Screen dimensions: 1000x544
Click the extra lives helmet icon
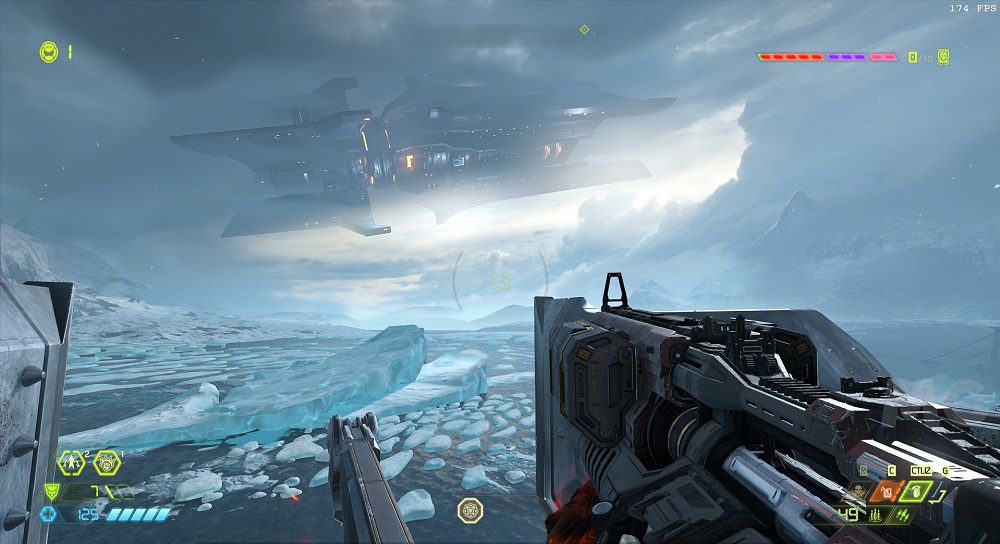pyautogui.click(x=48, y=51)
